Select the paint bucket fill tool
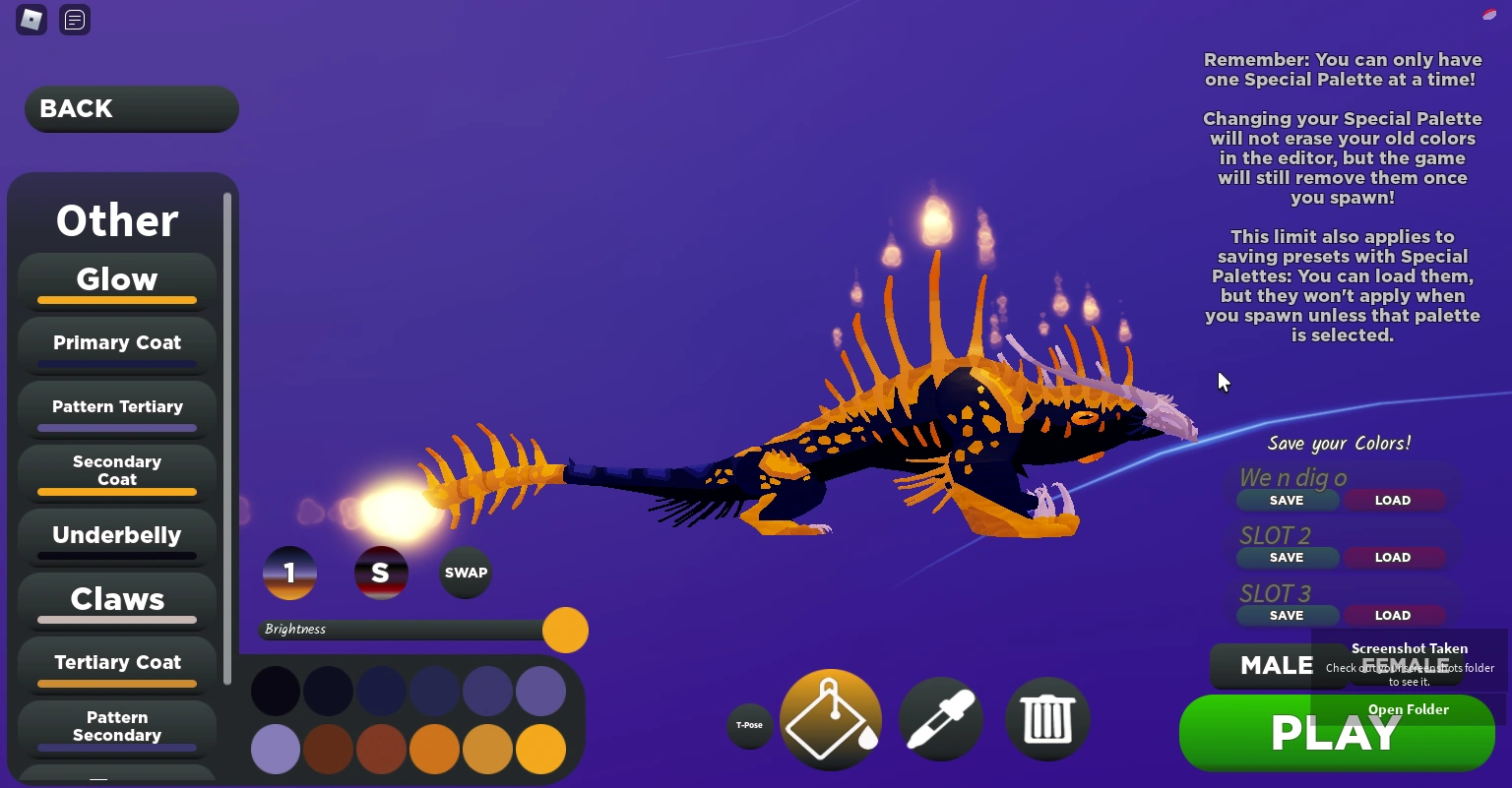The height and width of the screenshot is (788, 1512). tap(830, 719)
